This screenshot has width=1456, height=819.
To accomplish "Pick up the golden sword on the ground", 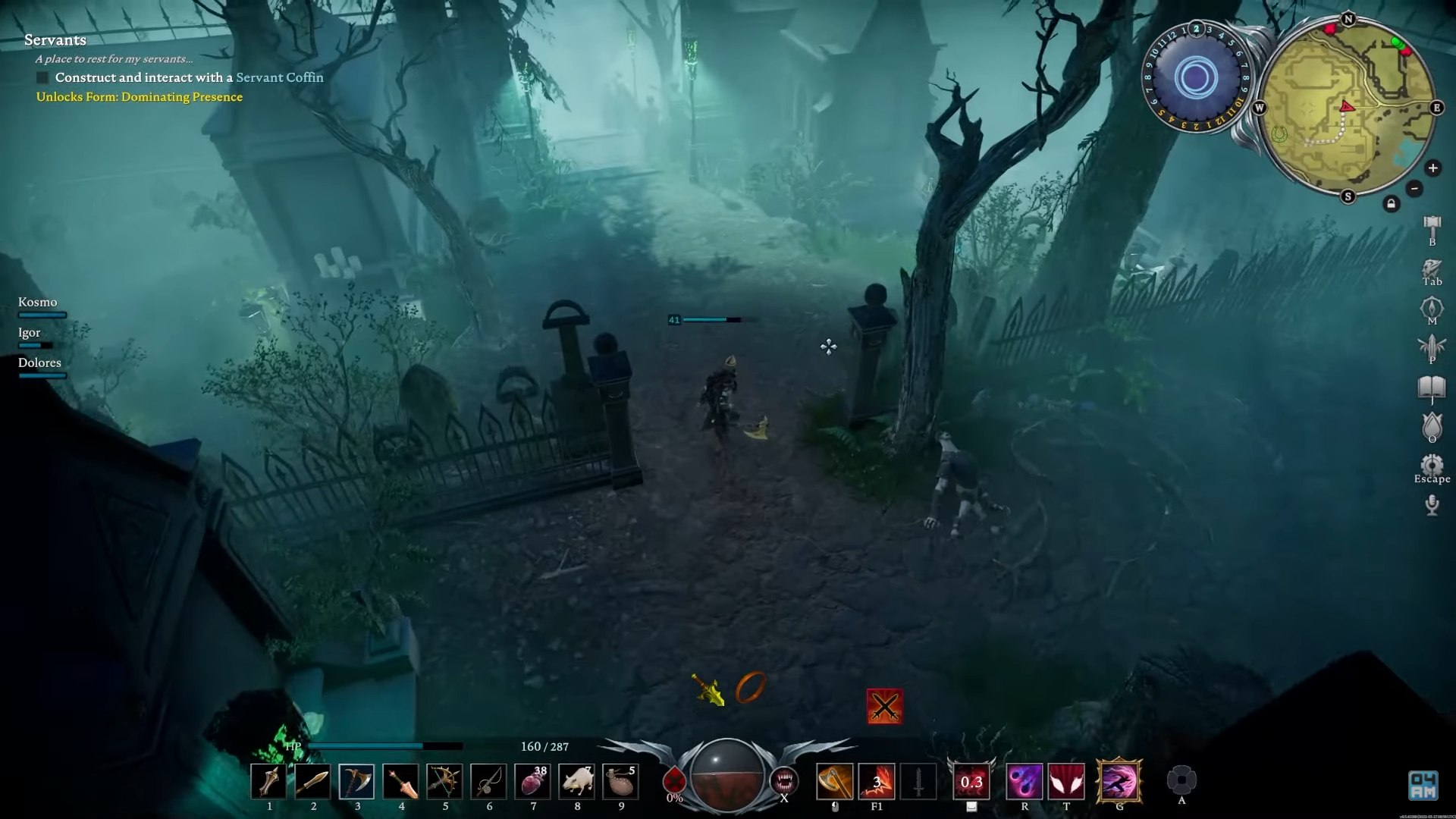I will 708,688.
